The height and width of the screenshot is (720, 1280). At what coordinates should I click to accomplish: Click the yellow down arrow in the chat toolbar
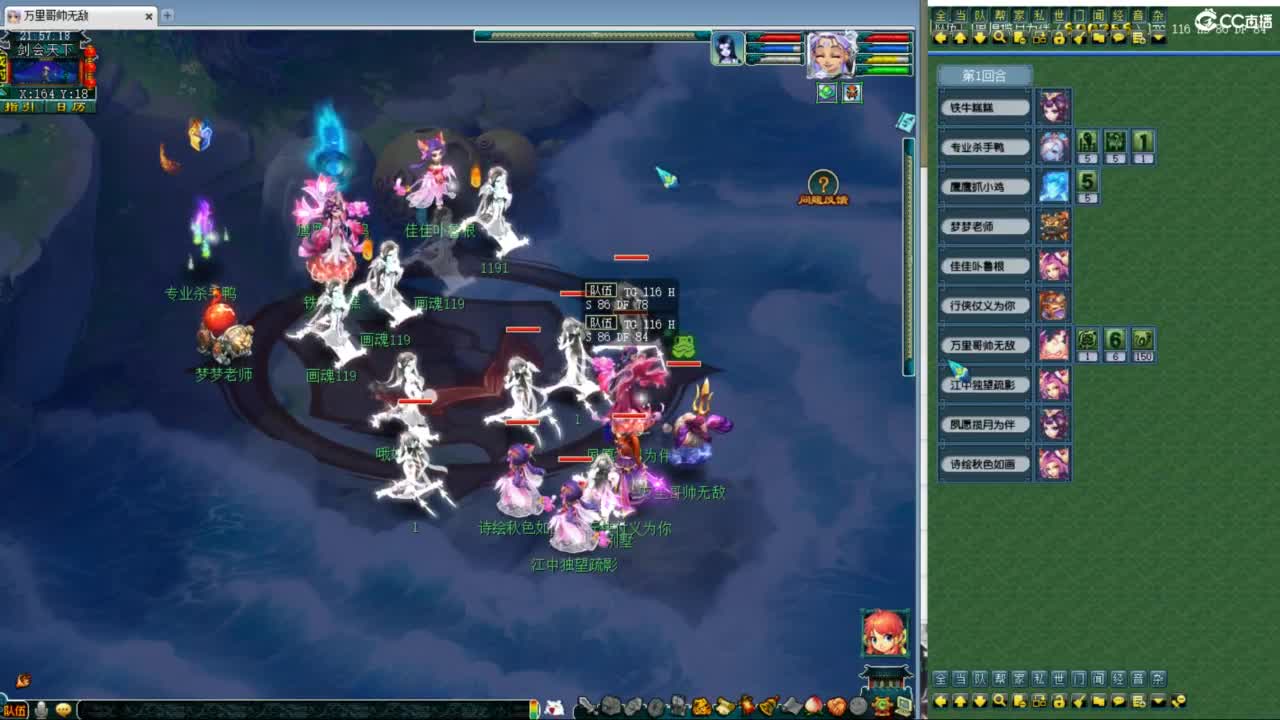[977, 38]
